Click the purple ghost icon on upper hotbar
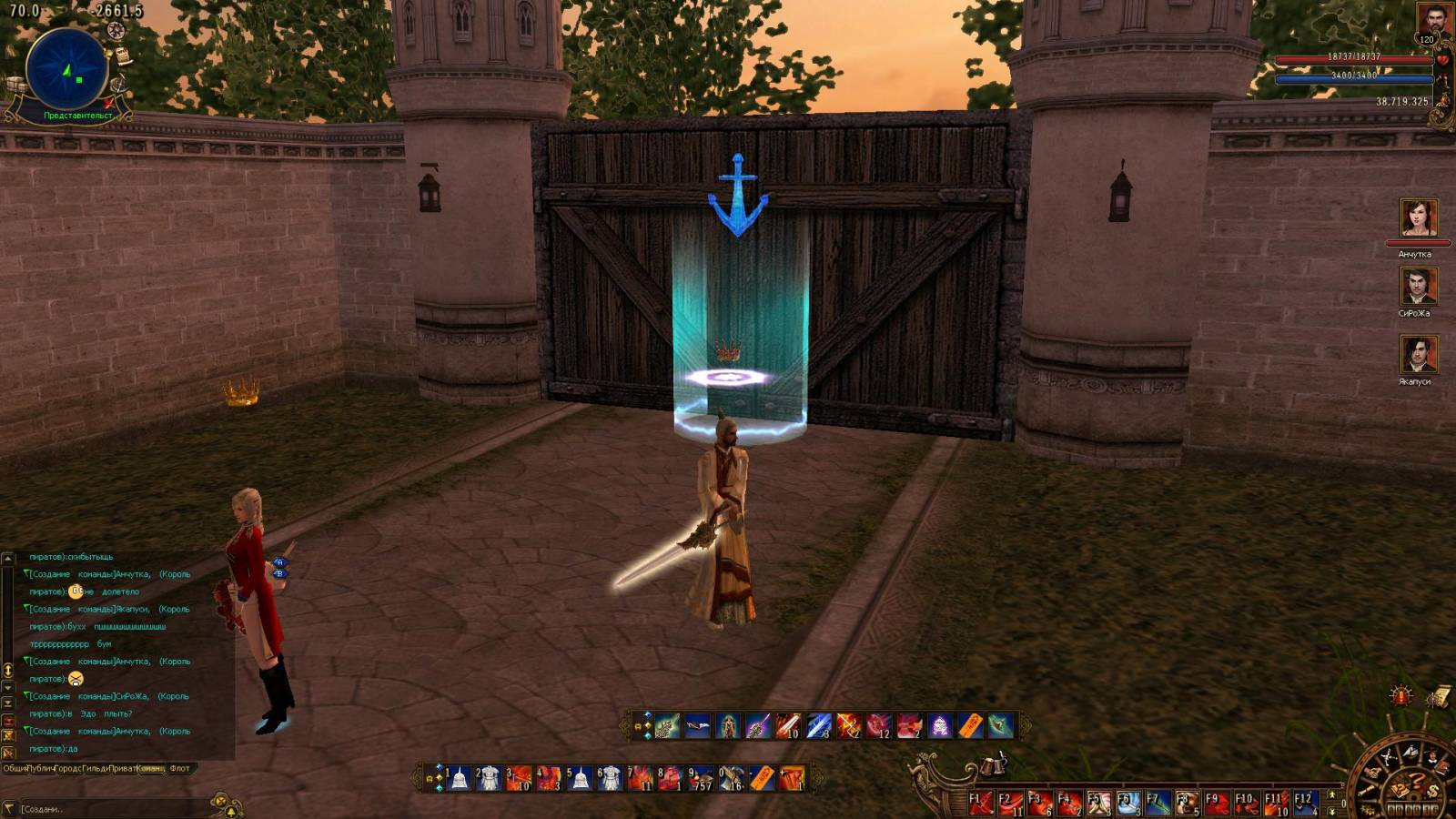 [x=940, y=726]
